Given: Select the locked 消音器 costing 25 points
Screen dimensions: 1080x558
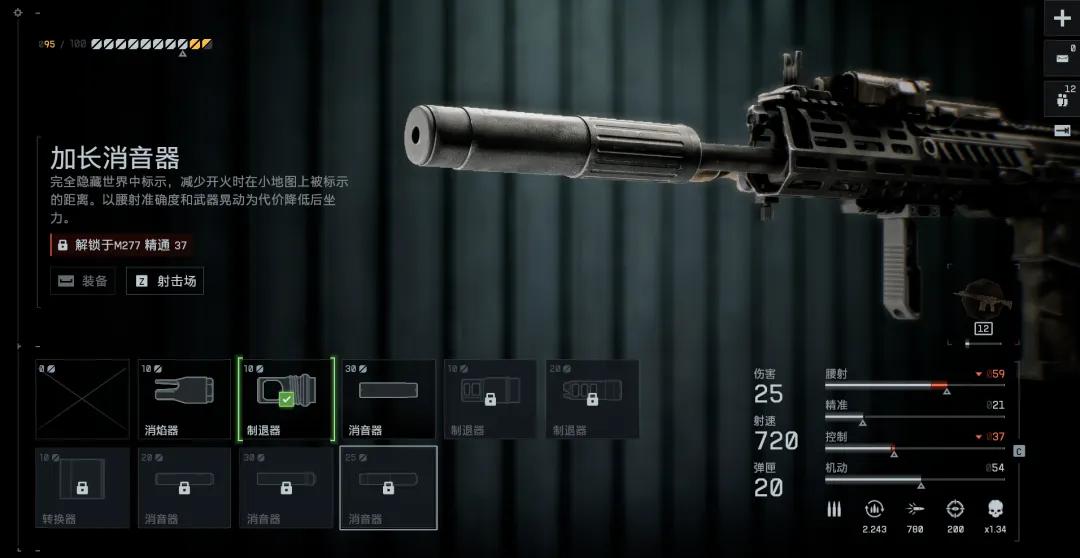Looking at the screenshot, I should point(388,488).
